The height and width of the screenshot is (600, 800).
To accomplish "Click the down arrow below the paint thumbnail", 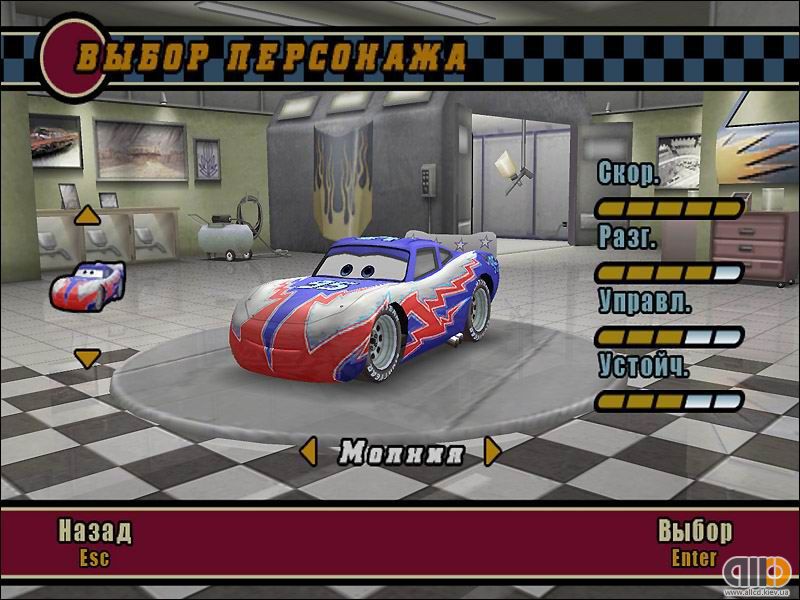I will click(88, 357).
